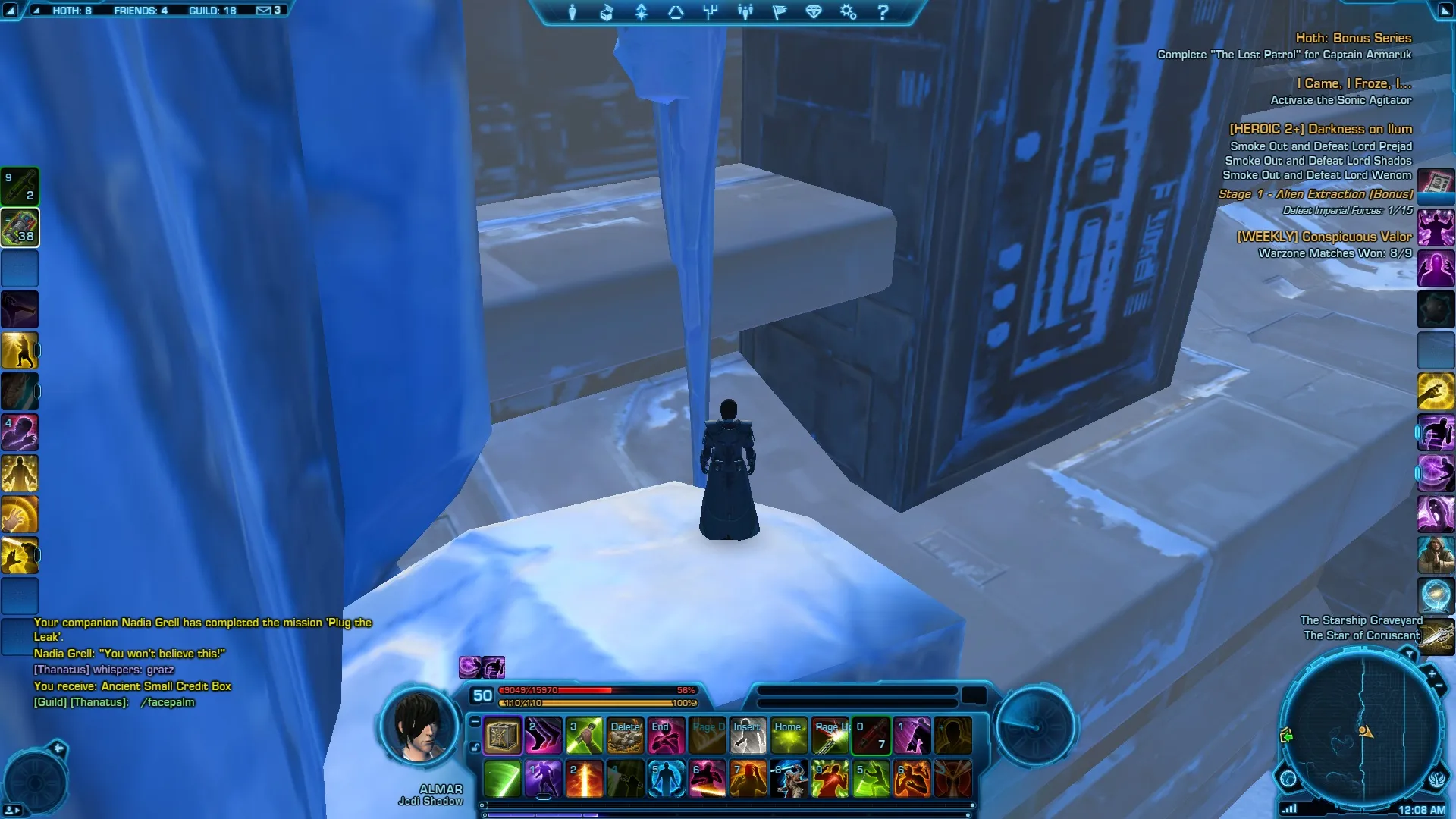Click the minimap filter funnel button
Screen dimensions: 1456x819
[x=1409, y=654]
